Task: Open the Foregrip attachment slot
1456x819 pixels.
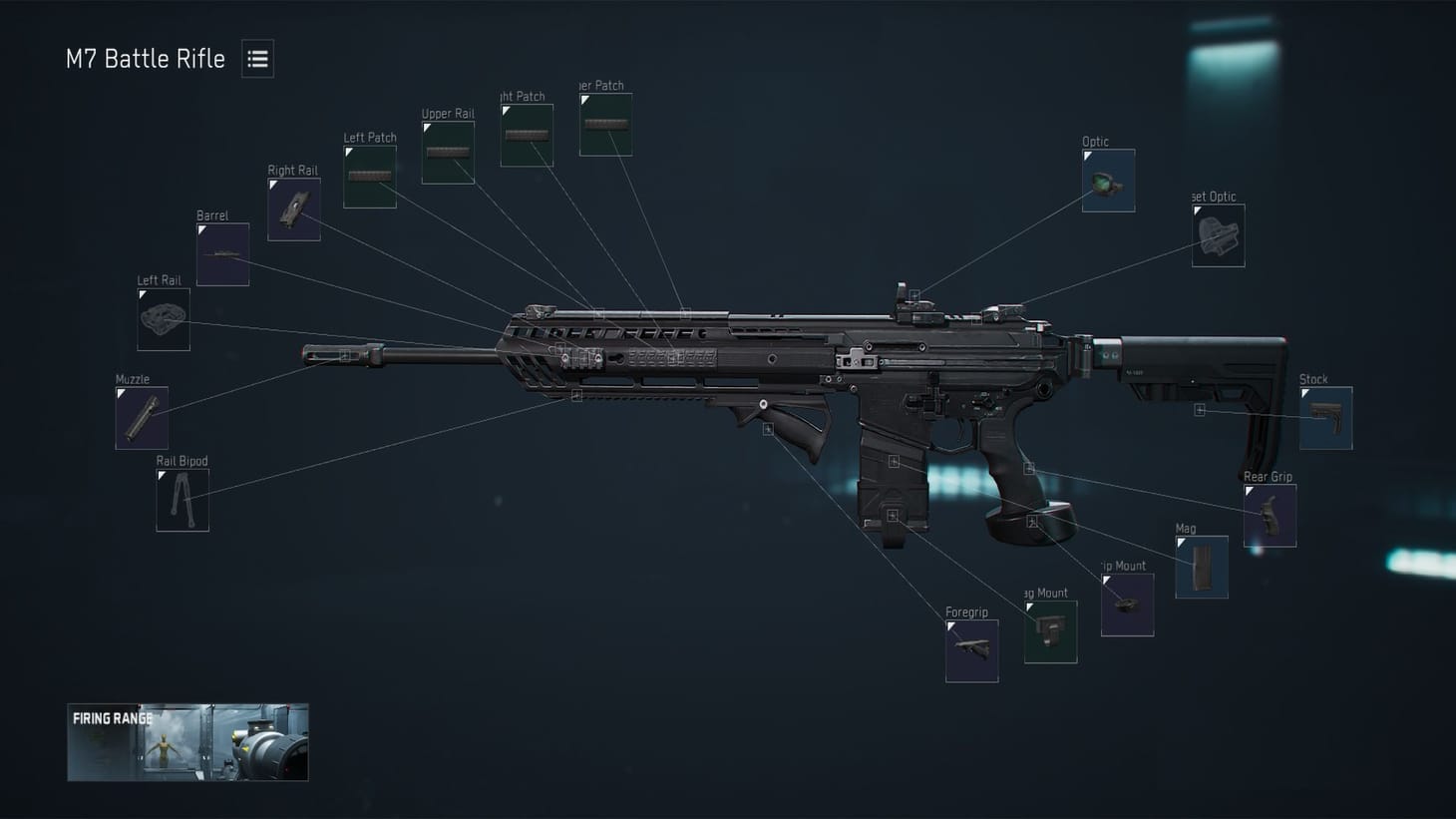Action: pyautogui.click(x=970, y=650)
